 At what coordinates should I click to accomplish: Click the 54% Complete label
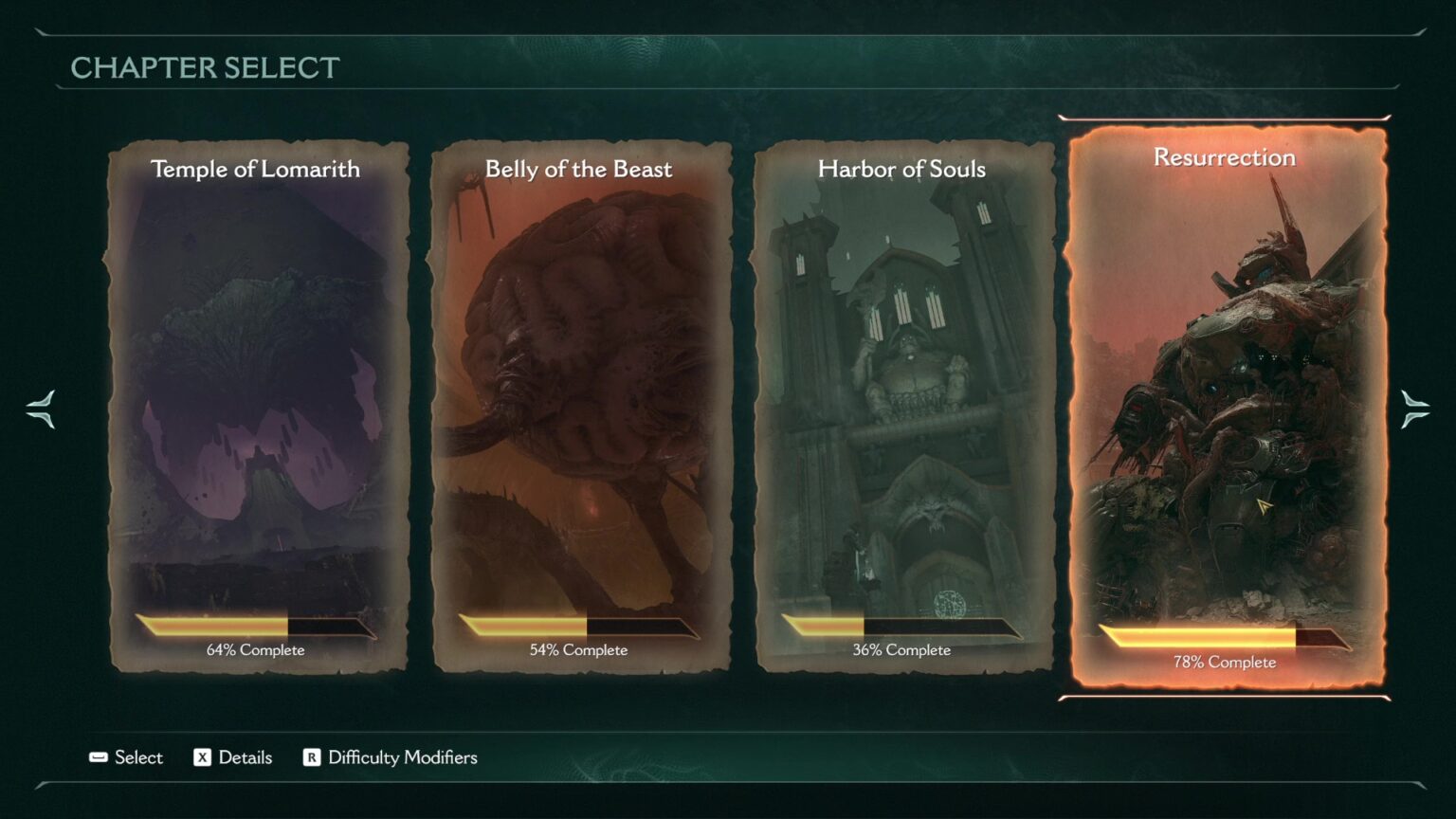click(x=579, y=649)
